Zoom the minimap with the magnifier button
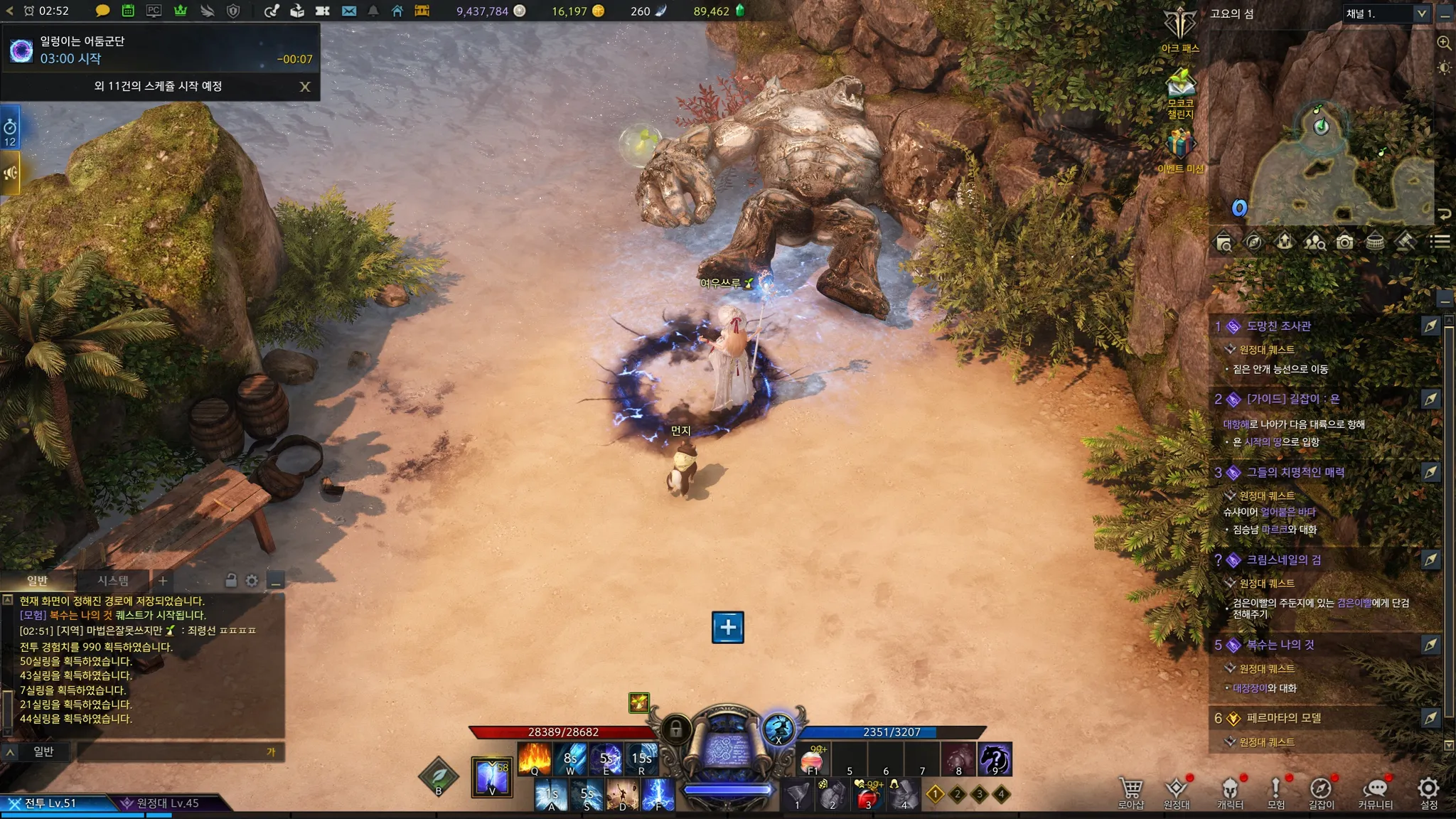 coord(1444,43)
